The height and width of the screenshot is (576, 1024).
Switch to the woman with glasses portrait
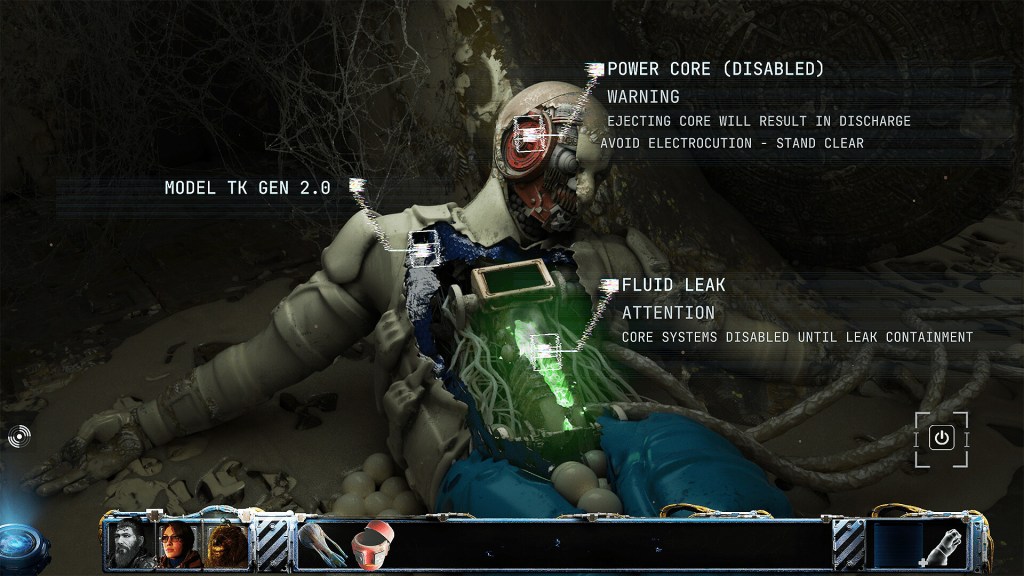tap(180, 544)
